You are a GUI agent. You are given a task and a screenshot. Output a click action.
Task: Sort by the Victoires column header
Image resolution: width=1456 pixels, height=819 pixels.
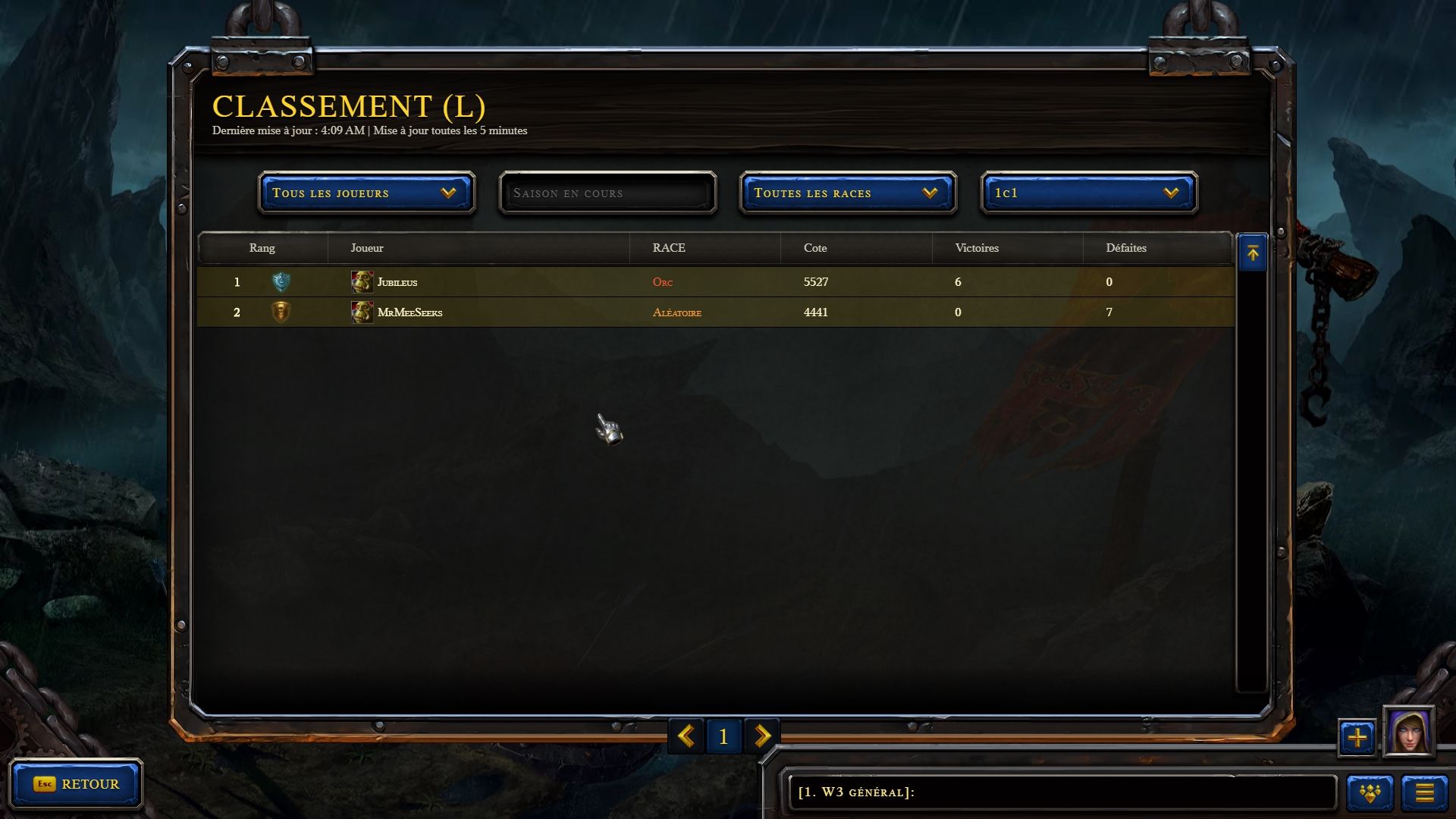click(x=977, y=248)
